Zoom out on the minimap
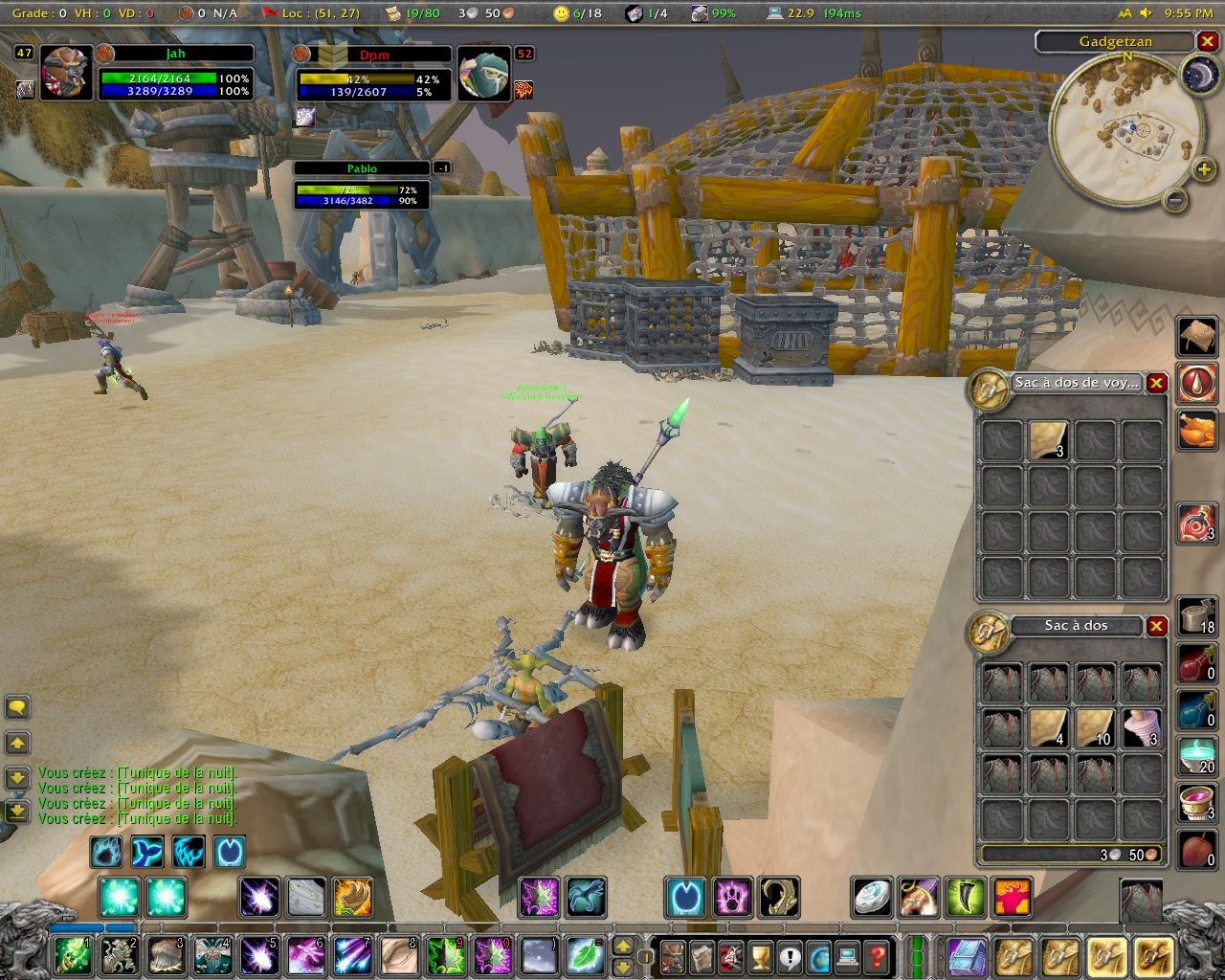1225x980 pixels. tap(1175, 200)
